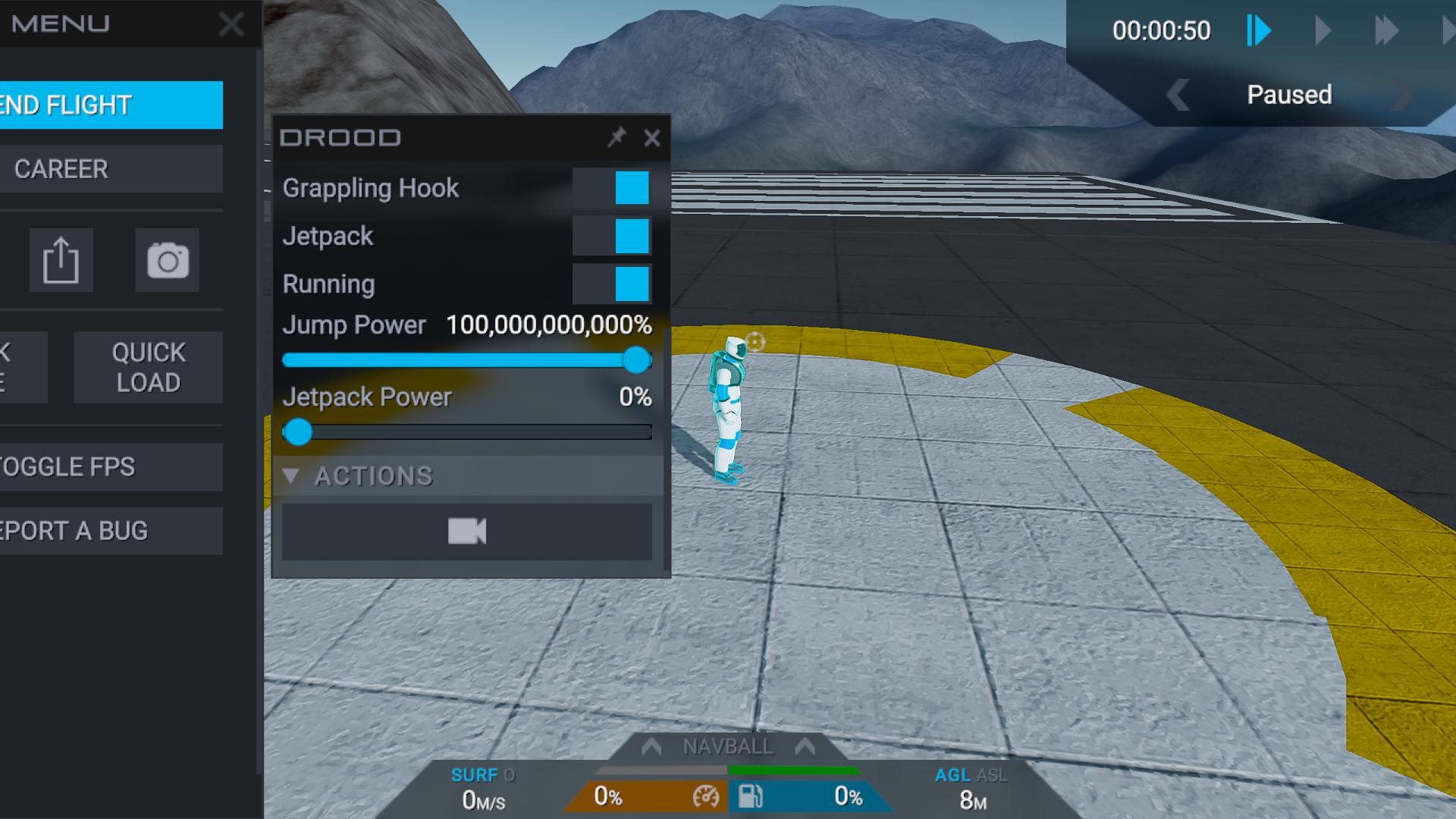Viewport: 1456px width, 819px height.
Task: Close the main MENU panel
Action: (x=231, y=24)
